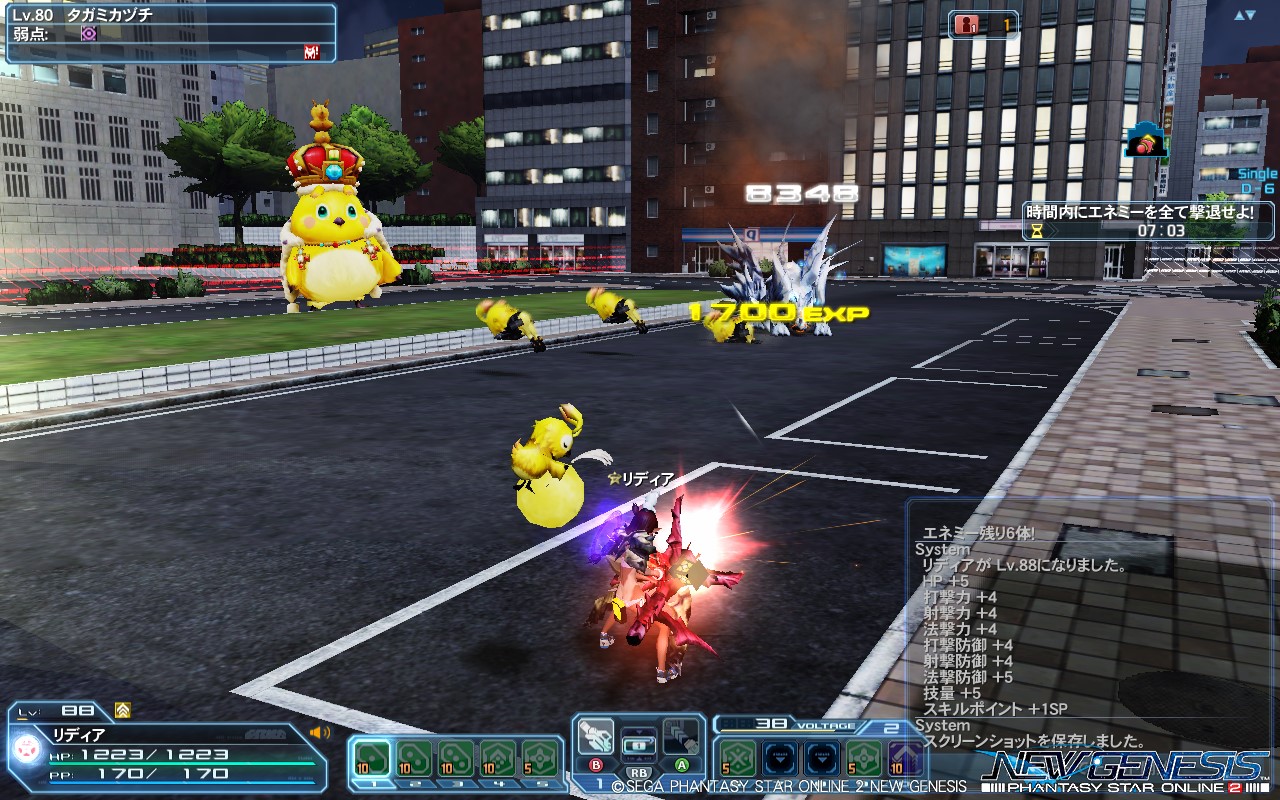Mute audio with the speaker icon beside リディア

point(318,732)
